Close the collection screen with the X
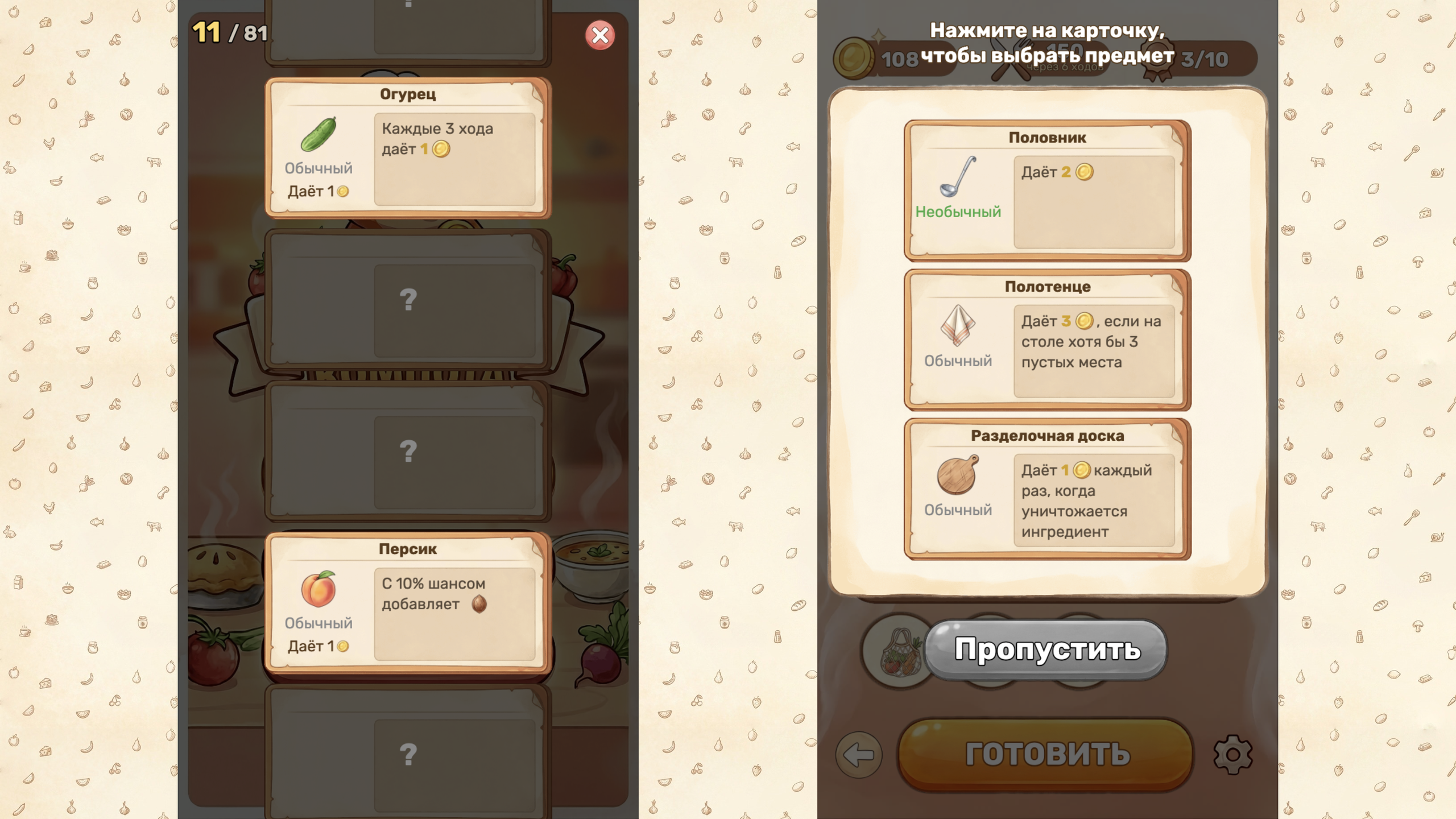The image size is (1456, 819). 599,35
